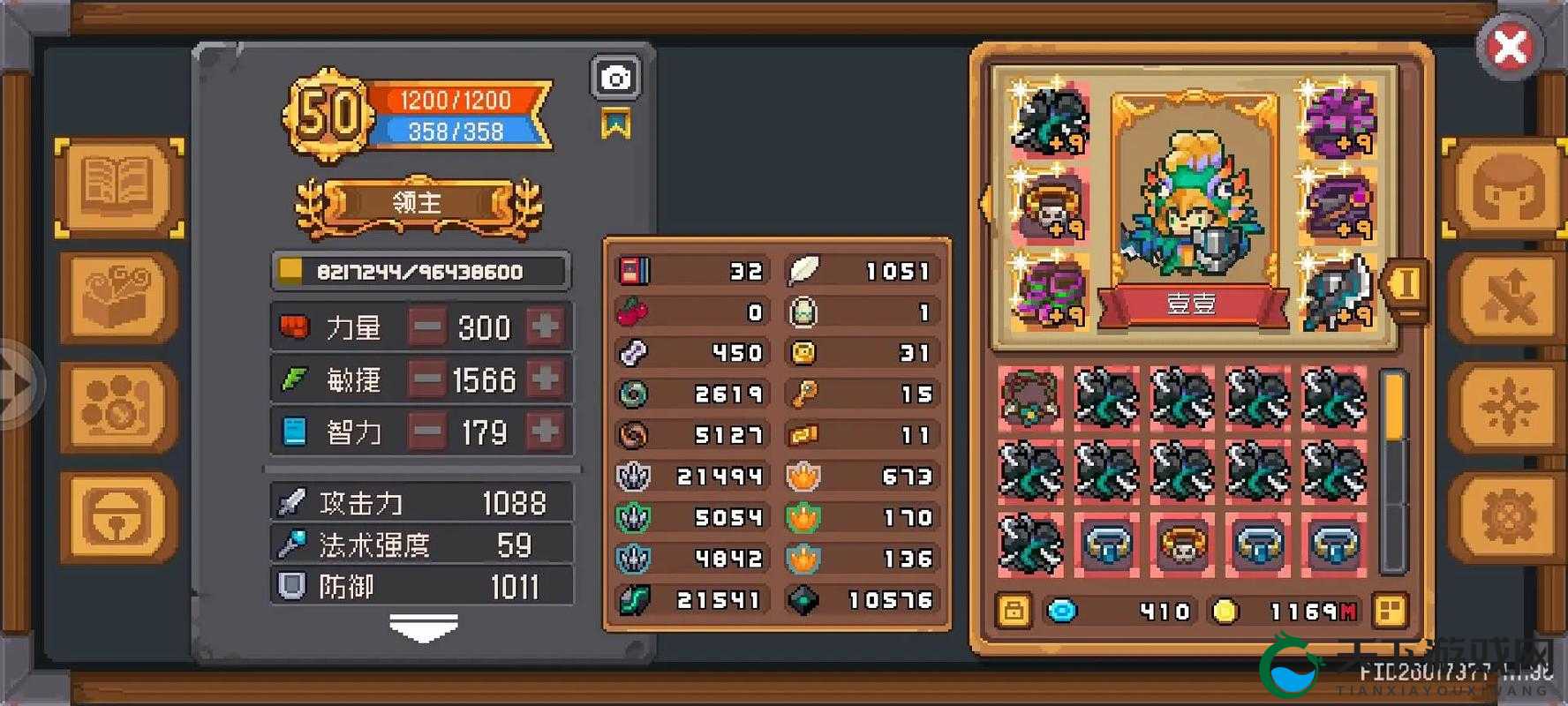Open the camera screenshot button
The width and height of the screenshot is (1568, 706).
[x=615, y=79]
